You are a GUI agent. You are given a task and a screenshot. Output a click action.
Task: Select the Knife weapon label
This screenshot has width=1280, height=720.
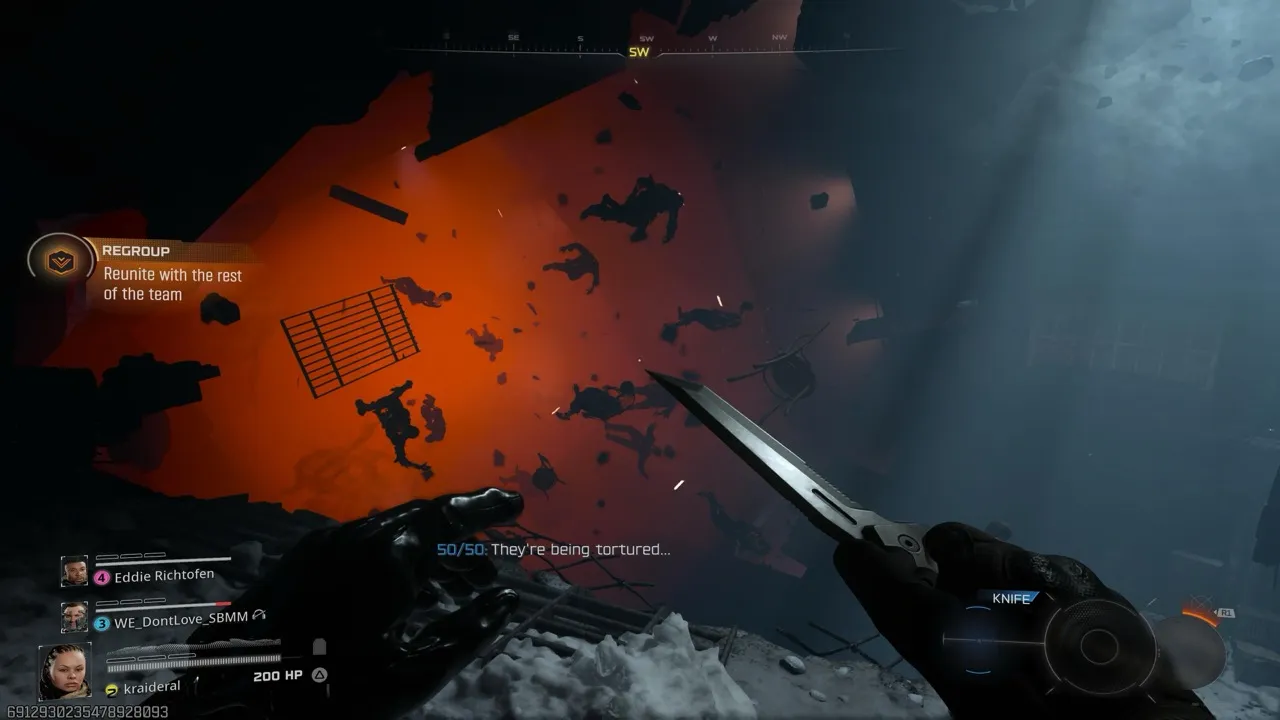tap(1011, 598)
